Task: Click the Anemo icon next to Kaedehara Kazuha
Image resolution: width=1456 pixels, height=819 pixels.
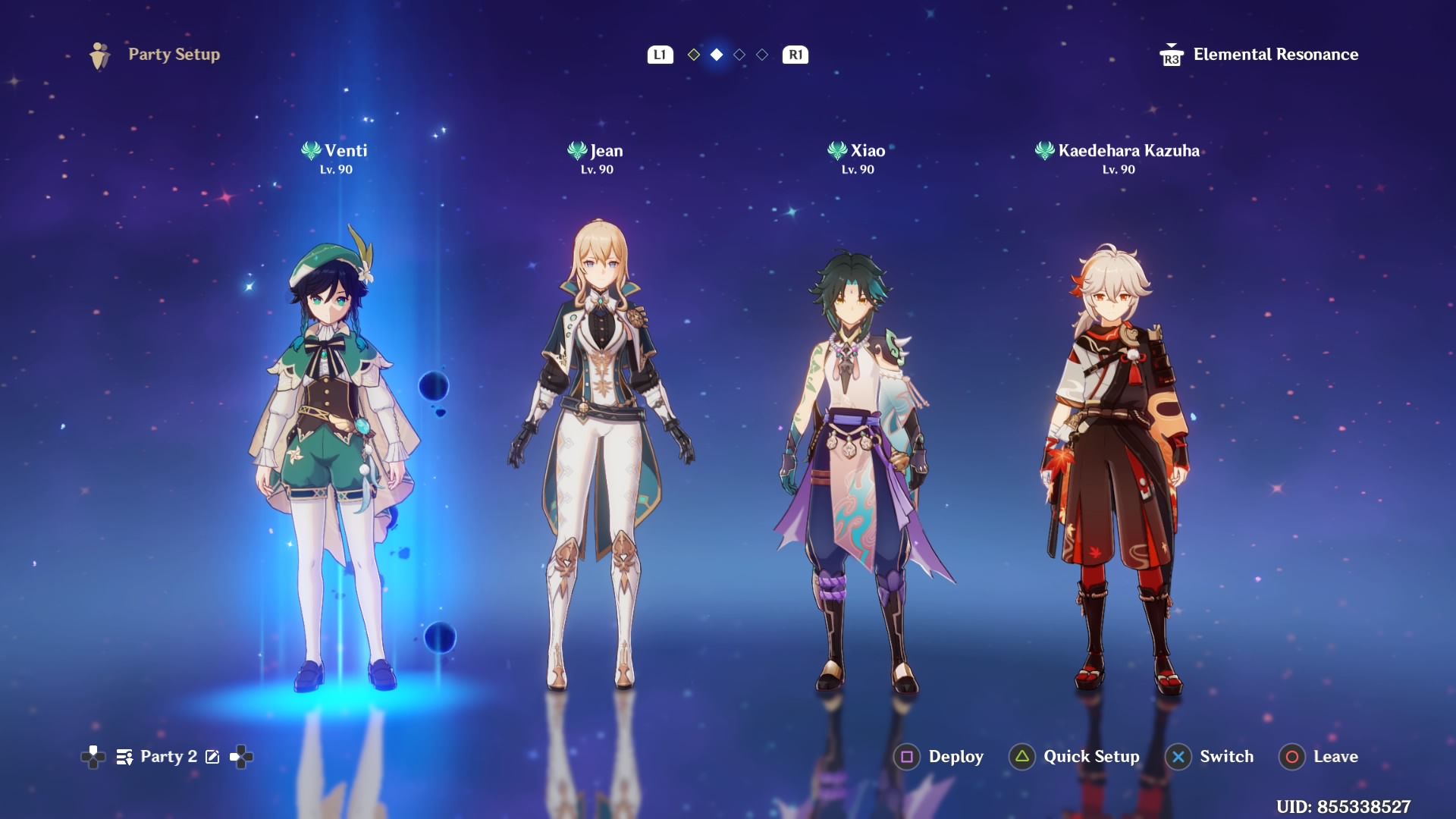Action: [1045, 150]
